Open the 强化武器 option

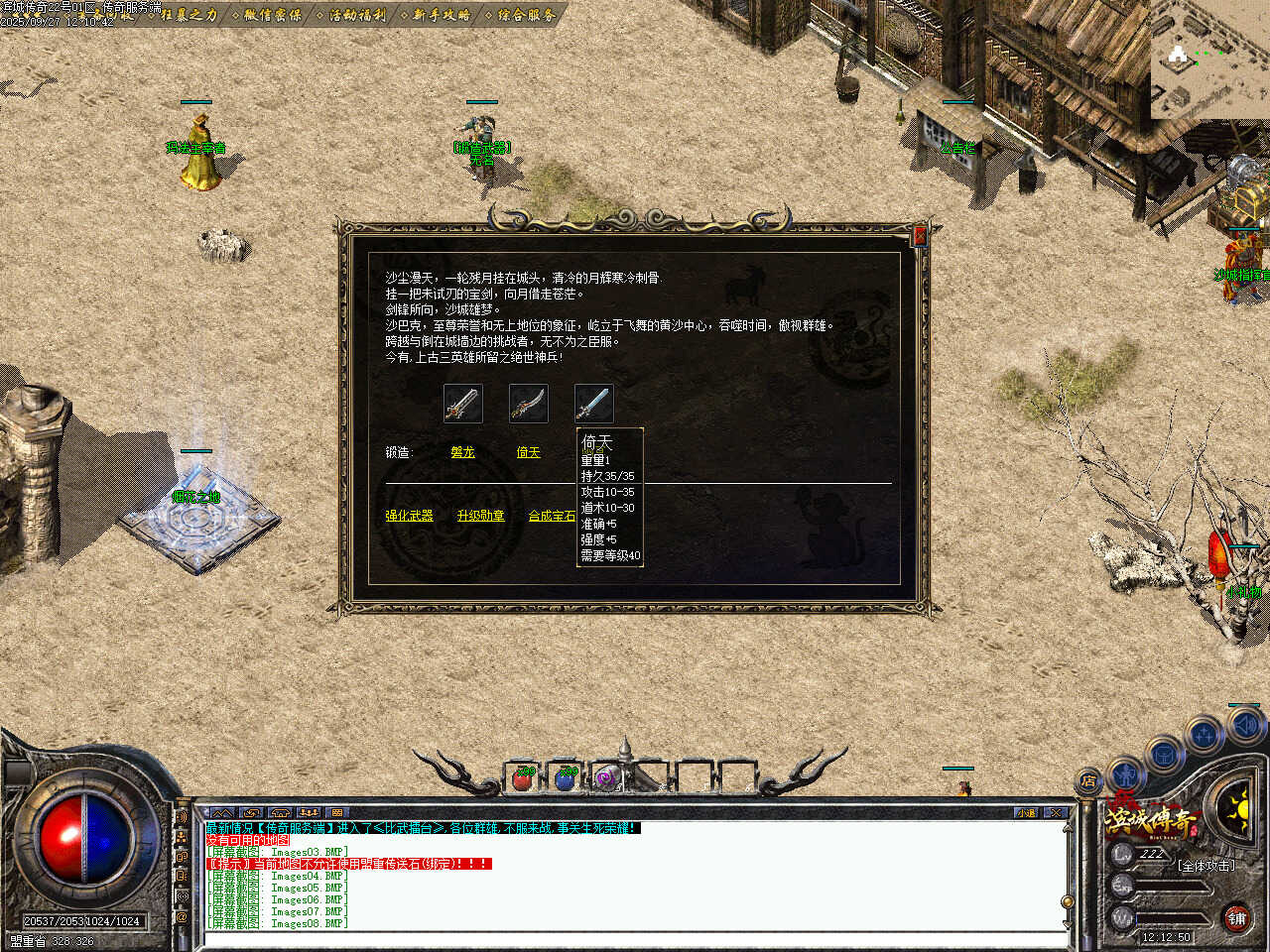pos(409,516)
